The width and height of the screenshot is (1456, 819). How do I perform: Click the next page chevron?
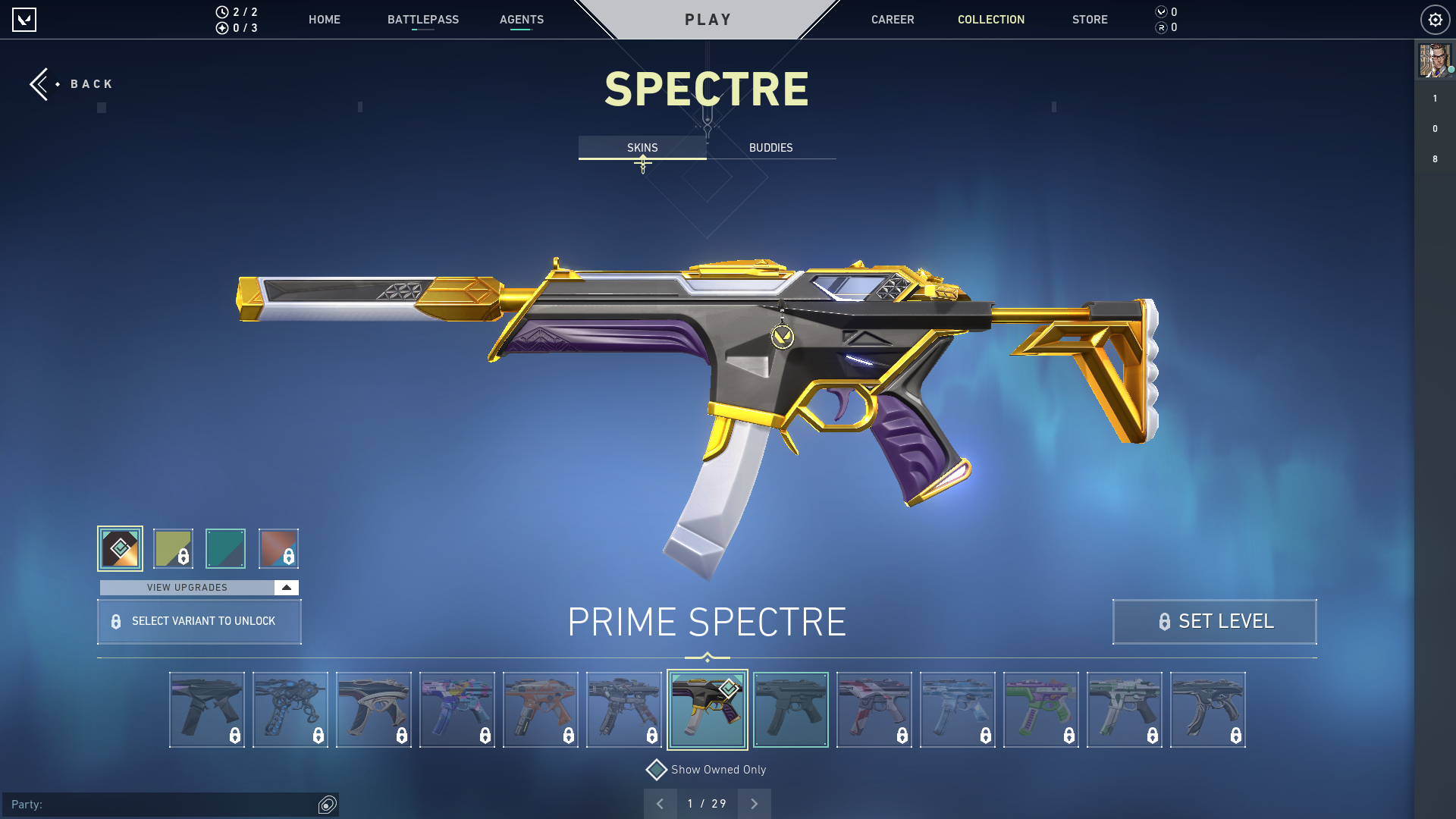[754, 803]
